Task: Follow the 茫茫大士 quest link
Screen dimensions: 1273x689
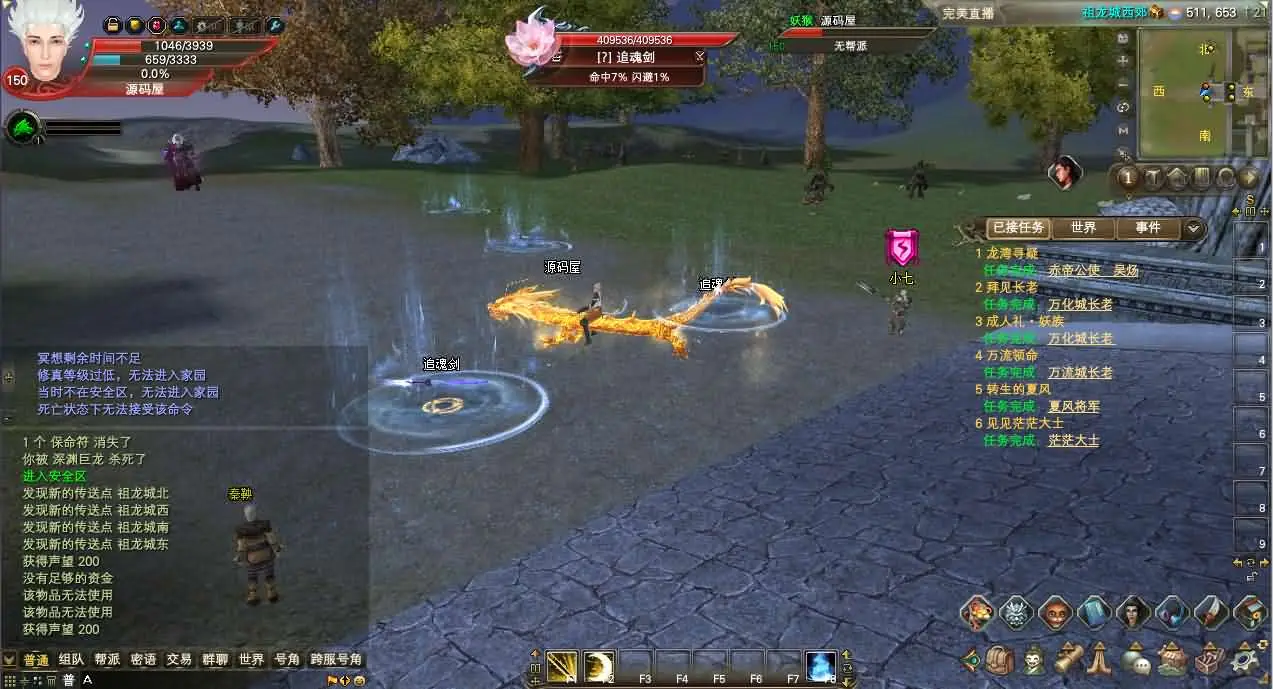Action: [1073, 440]
